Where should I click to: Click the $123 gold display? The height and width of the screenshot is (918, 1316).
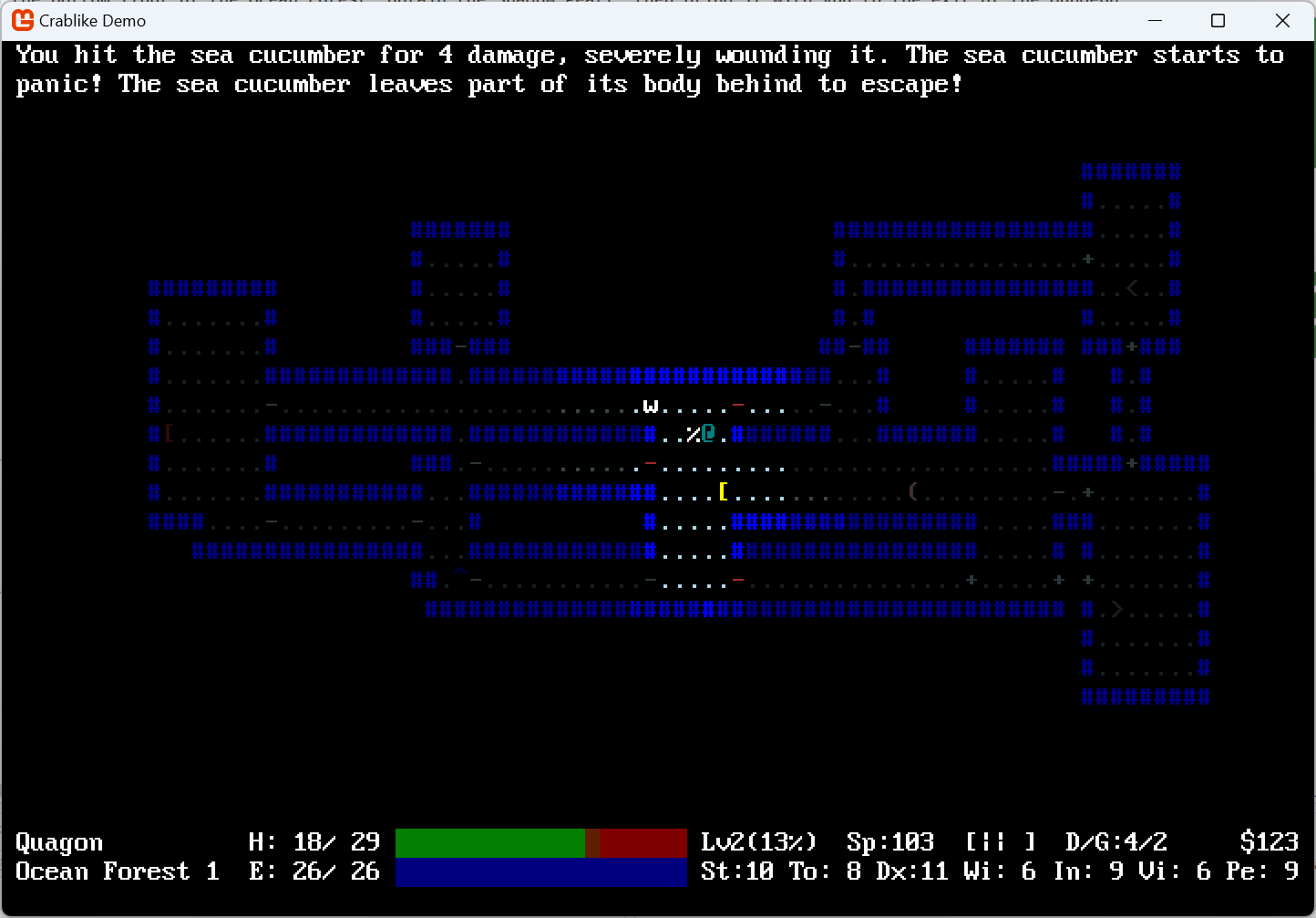coord(1269,841)
